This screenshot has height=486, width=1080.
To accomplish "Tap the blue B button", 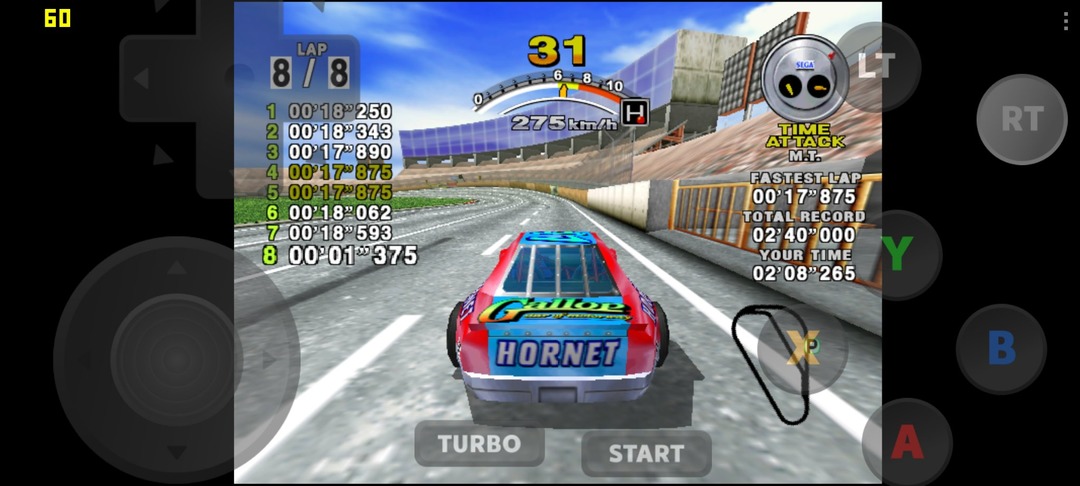I will point(1001,348).
